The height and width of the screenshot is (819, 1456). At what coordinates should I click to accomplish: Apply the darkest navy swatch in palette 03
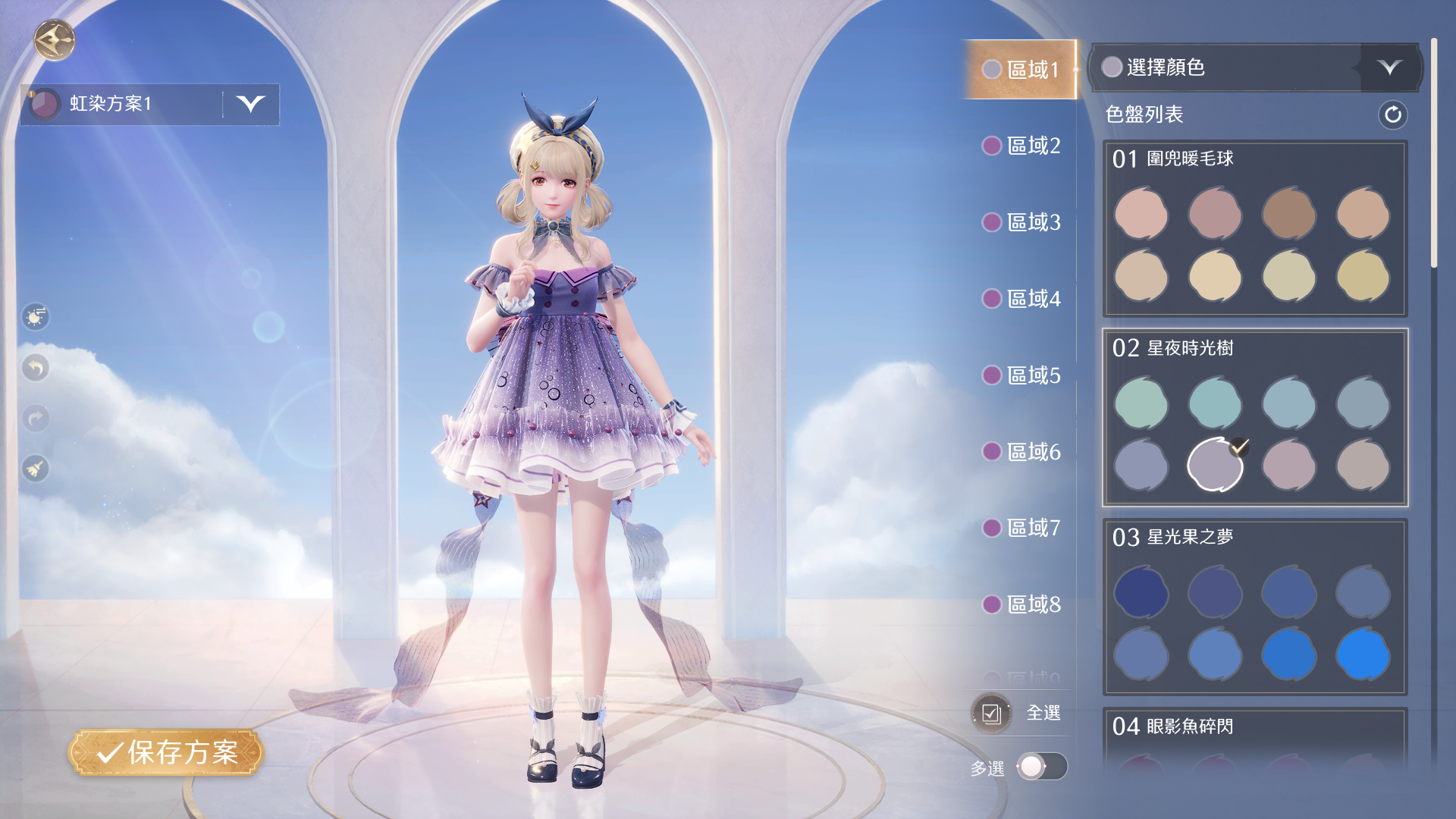tap(1141, 592)
